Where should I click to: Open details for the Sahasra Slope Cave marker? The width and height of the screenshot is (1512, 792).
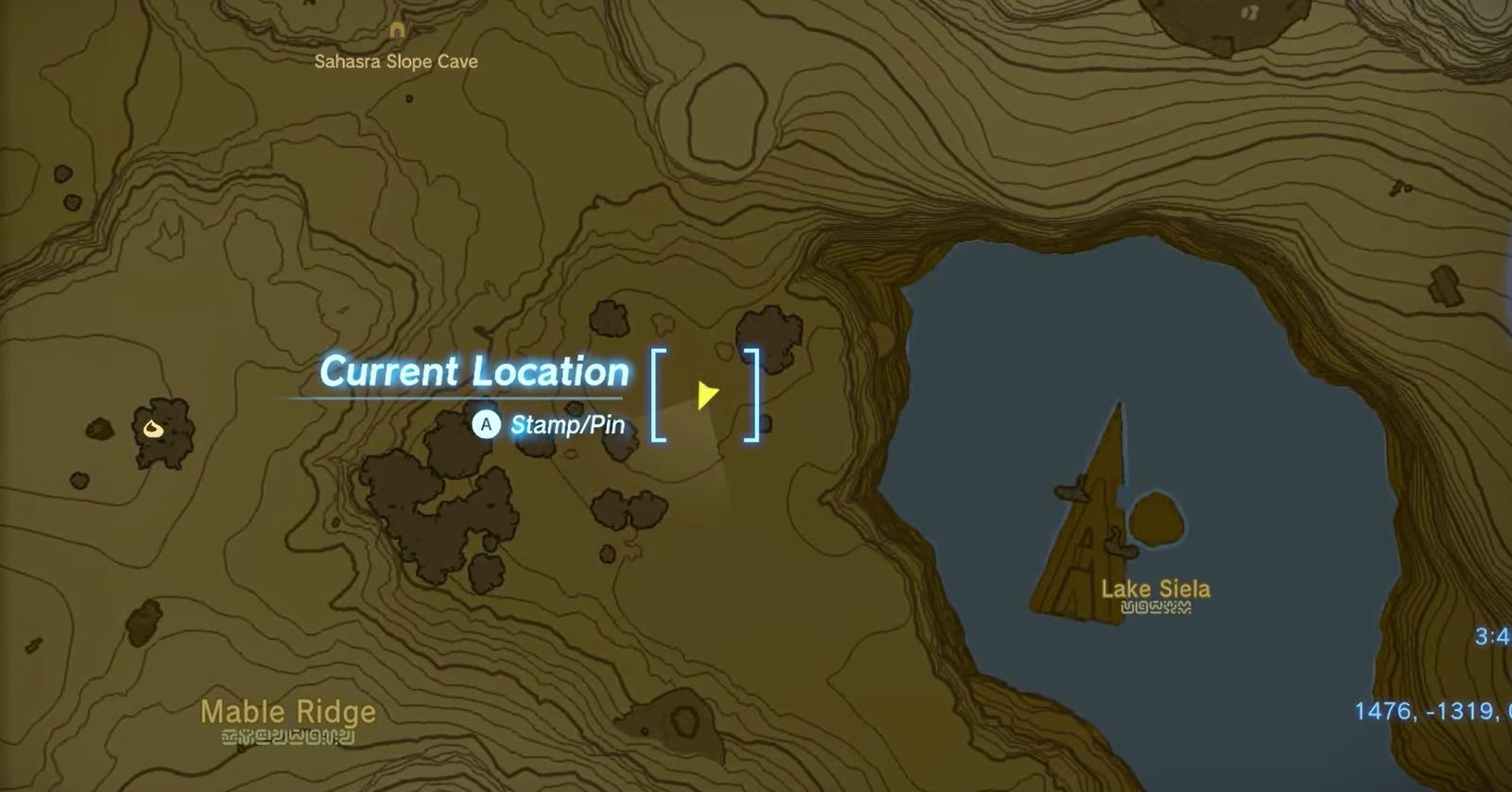coord(396,31)
